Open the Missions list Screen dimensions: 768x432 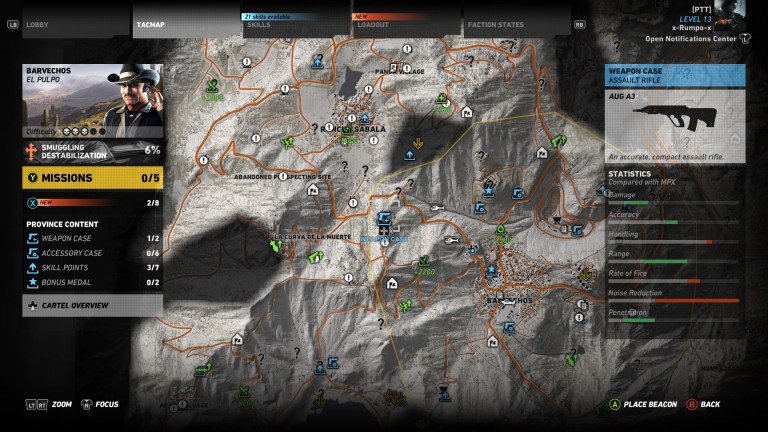[92, 178]
